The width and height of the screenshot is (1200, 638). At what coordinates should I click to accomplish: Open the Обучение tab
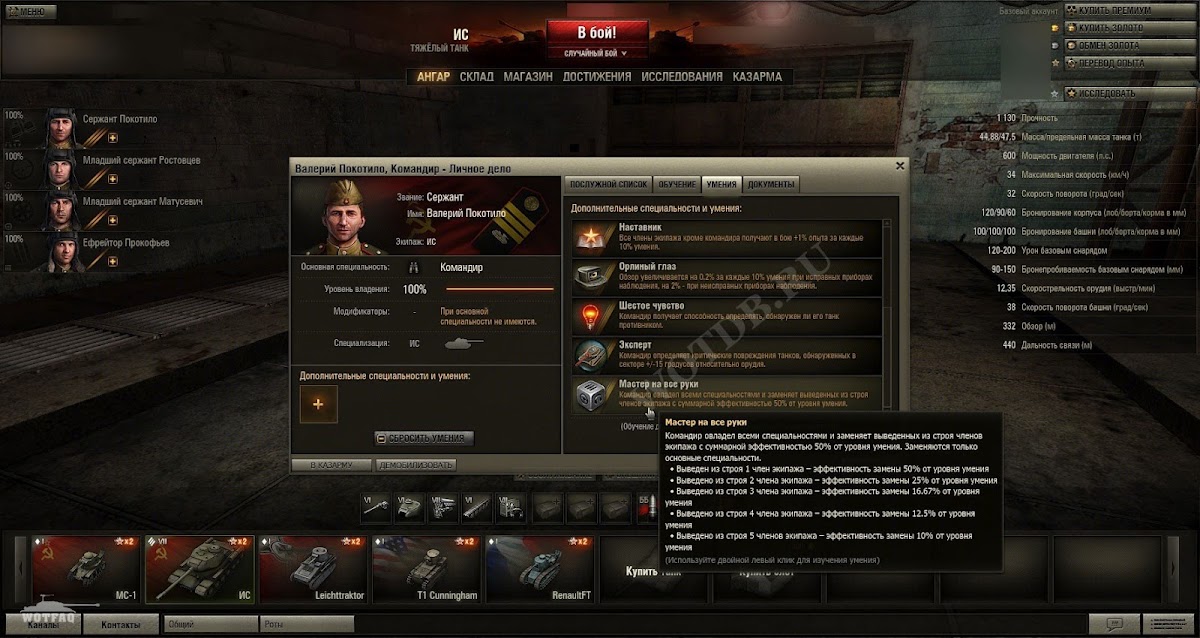click(x=677, y=184)
